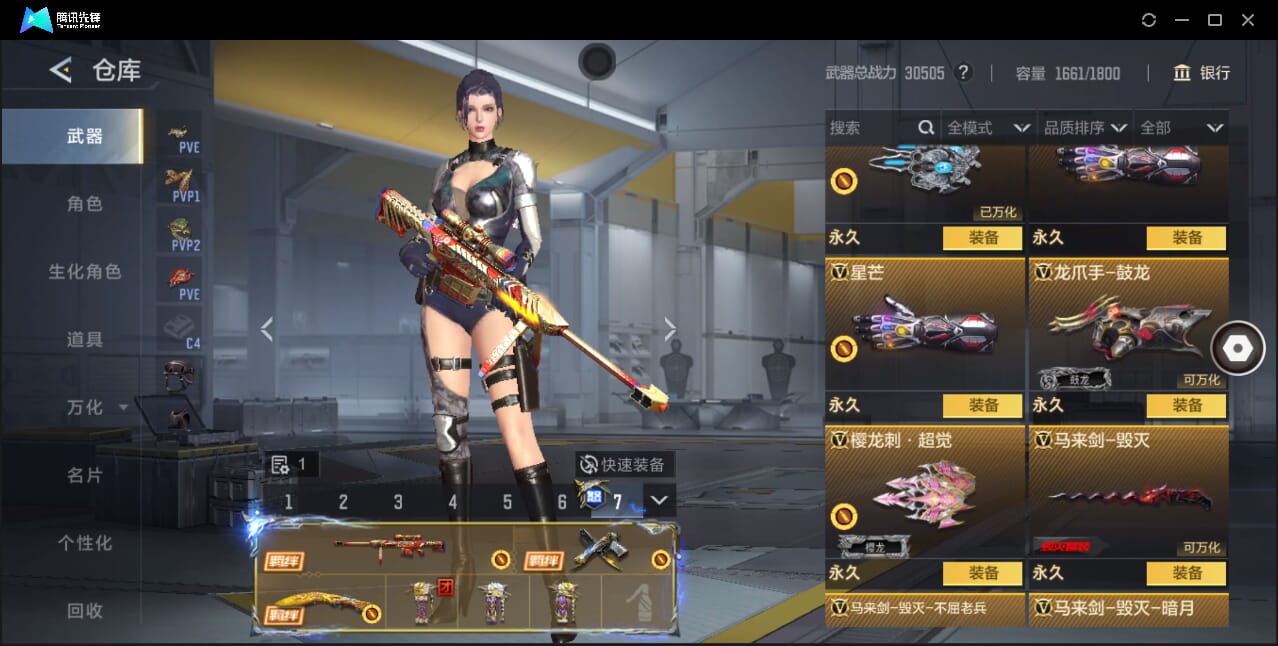Open the 名片 tab
The width and height of the screenshot is (1278, 646).
(x=85, y=475)
